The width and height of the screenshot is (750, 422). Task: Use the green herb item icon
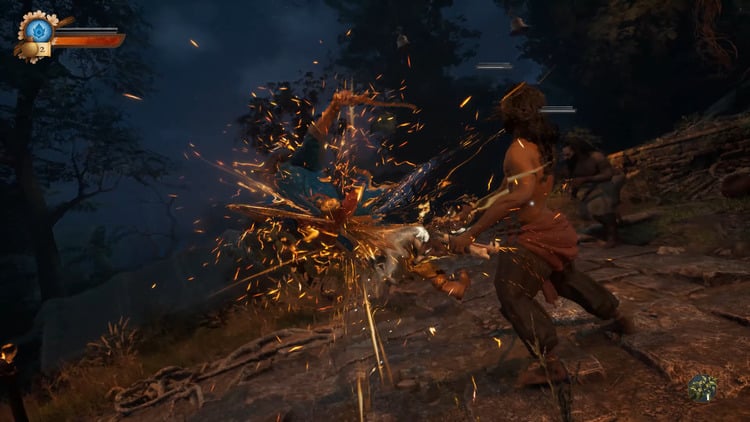[702, 388]
